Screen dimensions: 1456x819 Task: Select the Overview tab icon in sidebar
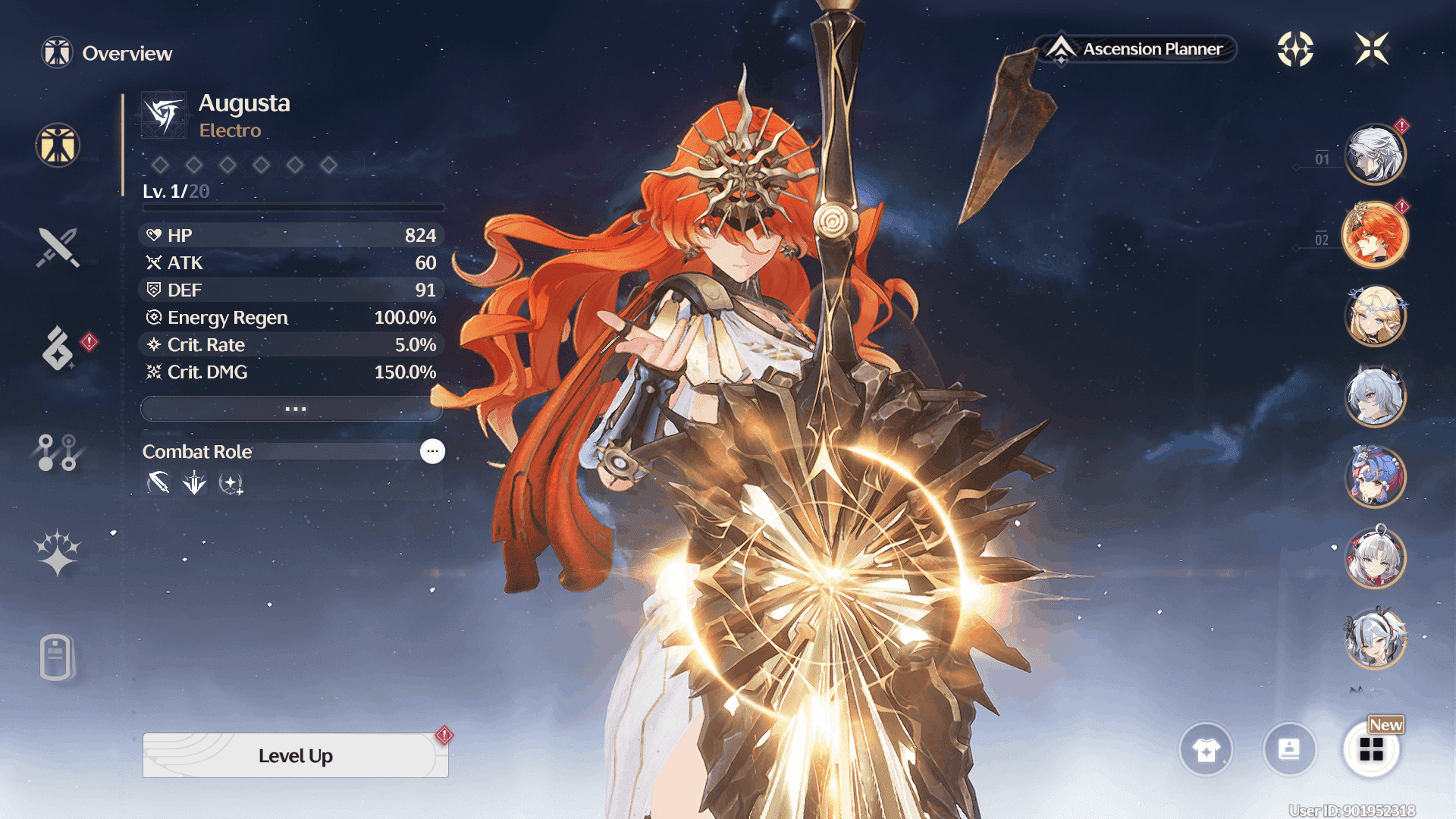58,145
